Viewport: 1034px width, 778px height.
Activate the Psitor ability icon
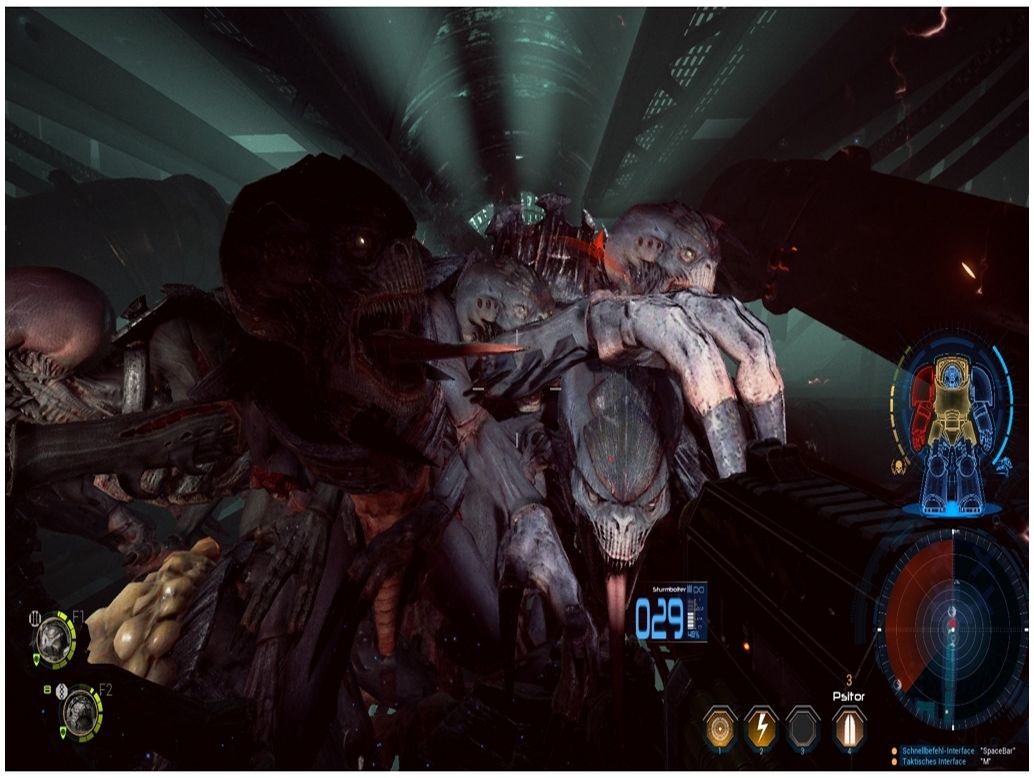point(848,725)
